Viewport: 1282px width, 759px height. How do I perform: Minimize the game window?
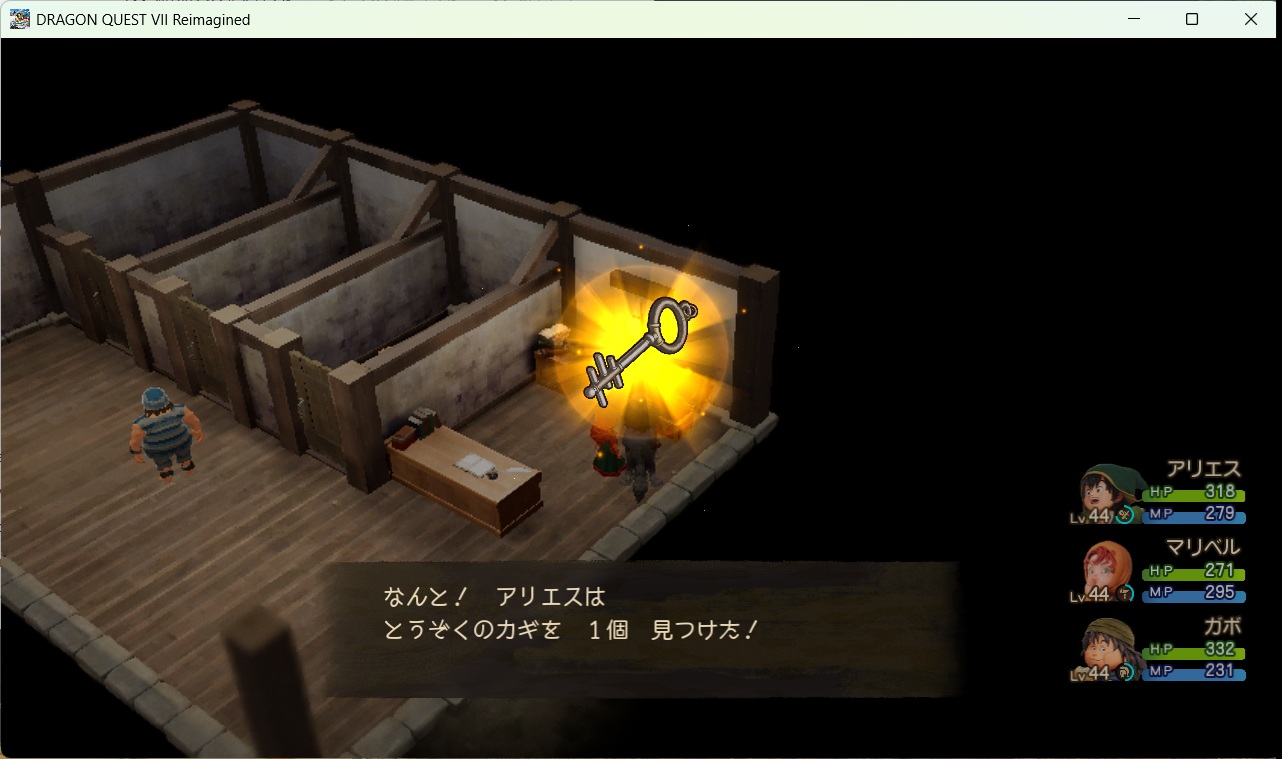click(1133, 19)
